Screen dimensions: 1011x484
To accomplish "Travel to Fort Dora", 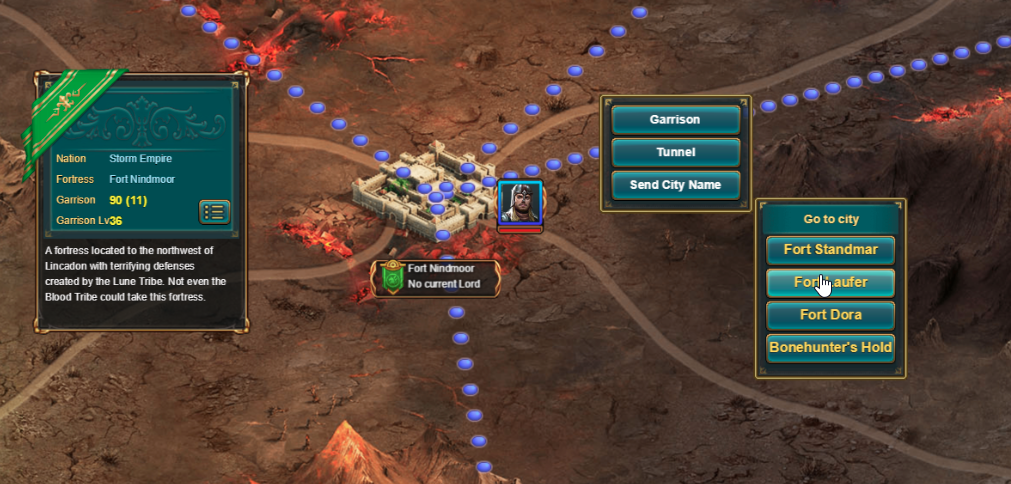I will (x=830, y=315).
